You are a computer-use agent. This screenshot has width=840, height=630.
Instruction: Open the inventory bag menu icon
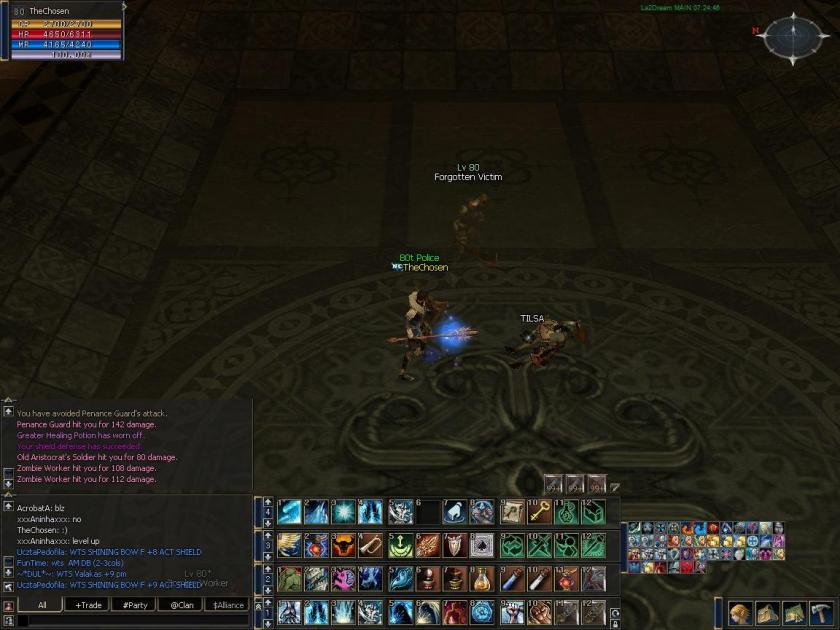767,613
